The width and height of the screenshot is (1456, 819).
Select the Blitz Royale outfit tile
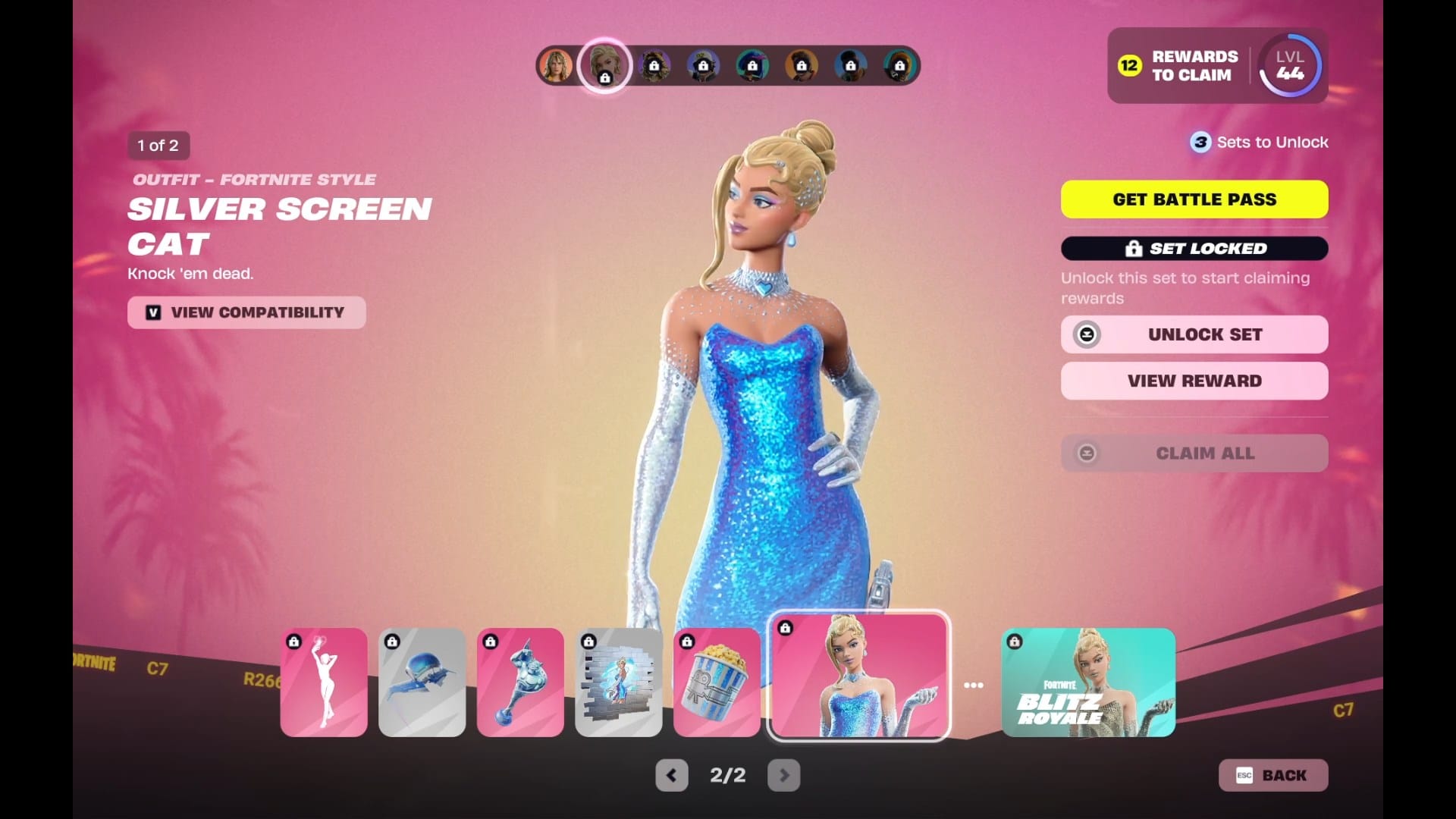coord(1088,682)
